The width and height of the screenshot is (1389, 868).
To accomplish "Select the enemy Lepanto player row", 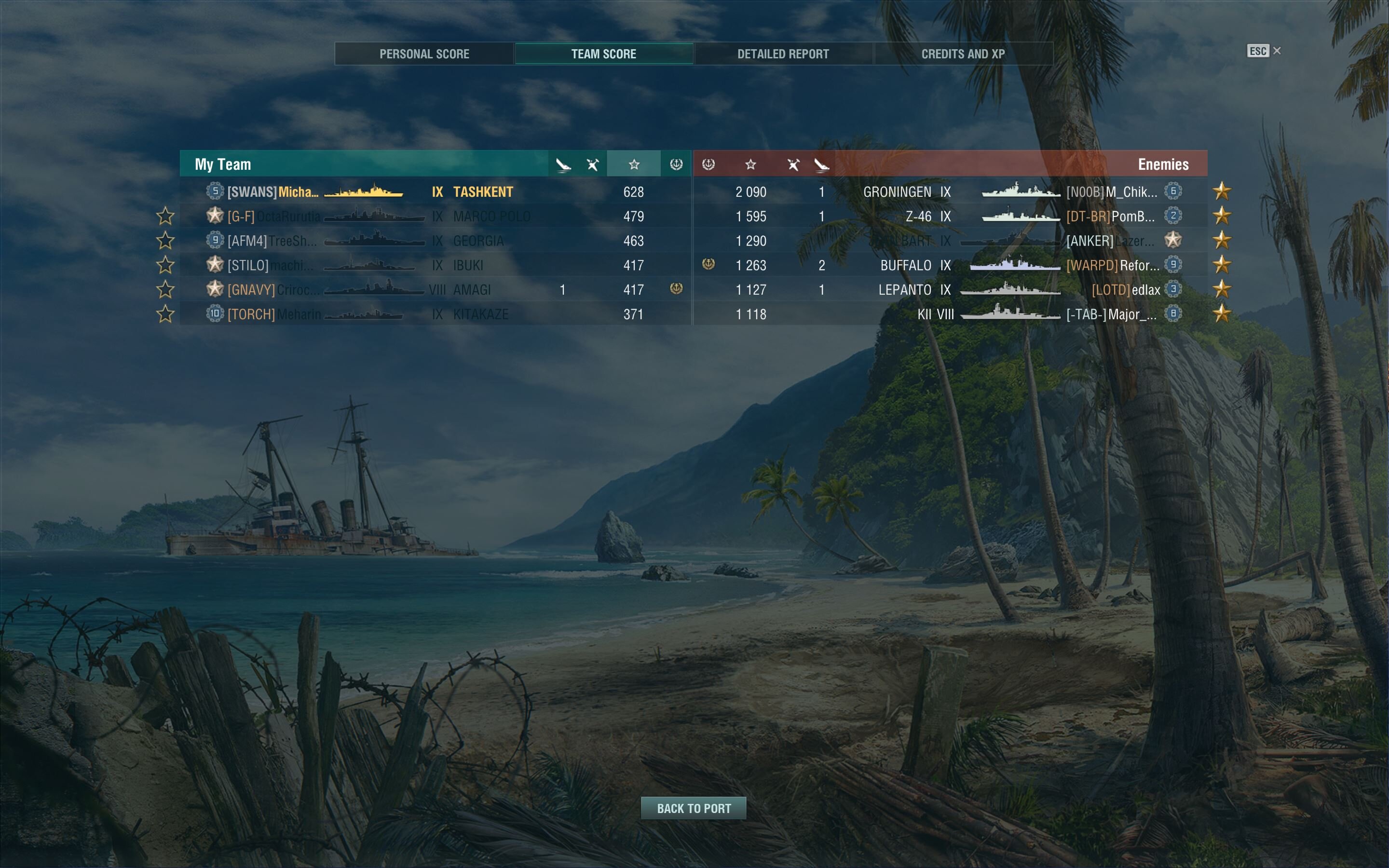I will tap(950, 290).
